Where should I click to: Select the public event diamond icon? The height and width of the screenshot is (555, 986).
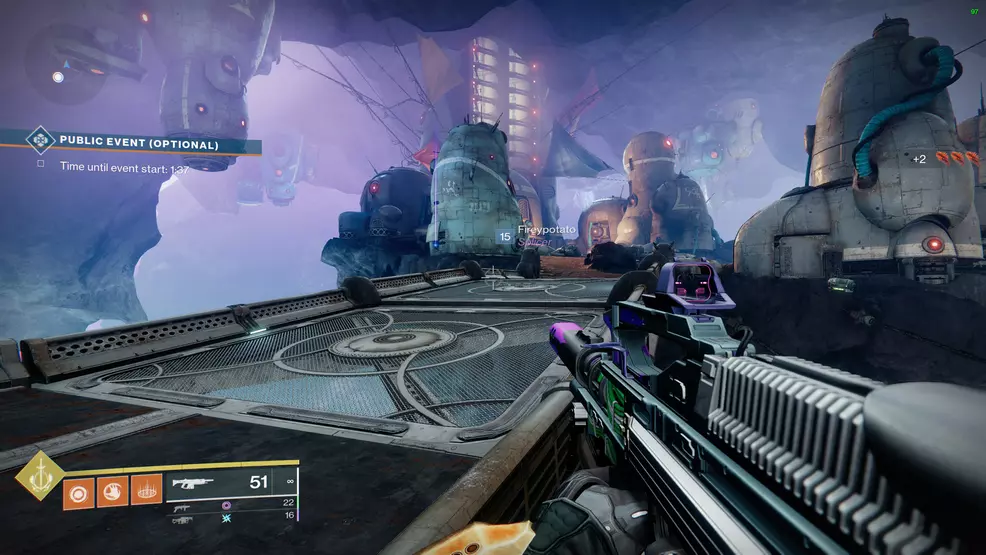coord(39,141)
